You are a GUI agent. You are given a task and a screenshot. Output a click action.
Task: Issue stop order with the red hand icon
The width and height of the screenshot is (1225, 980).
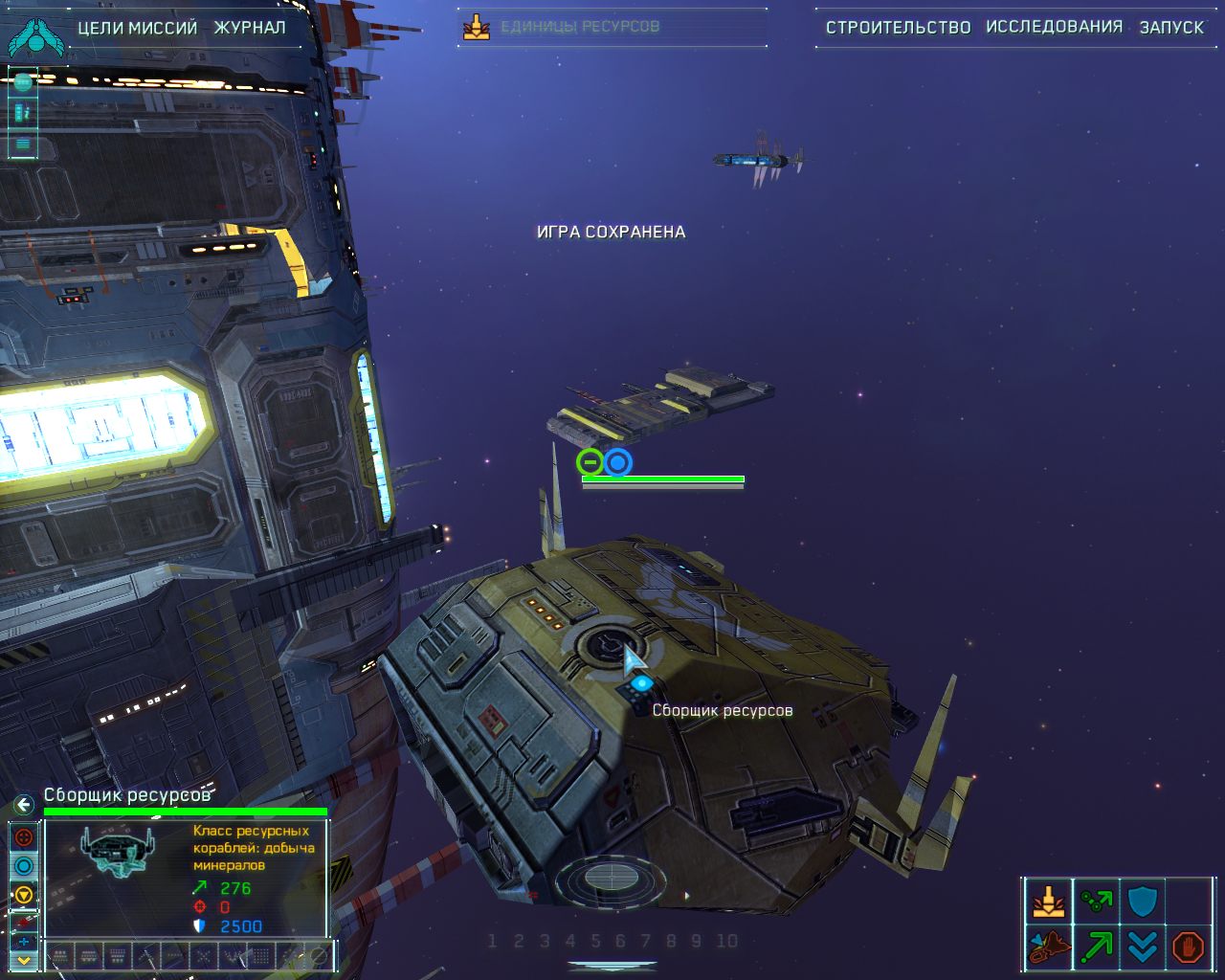(x=1188, y=945)
